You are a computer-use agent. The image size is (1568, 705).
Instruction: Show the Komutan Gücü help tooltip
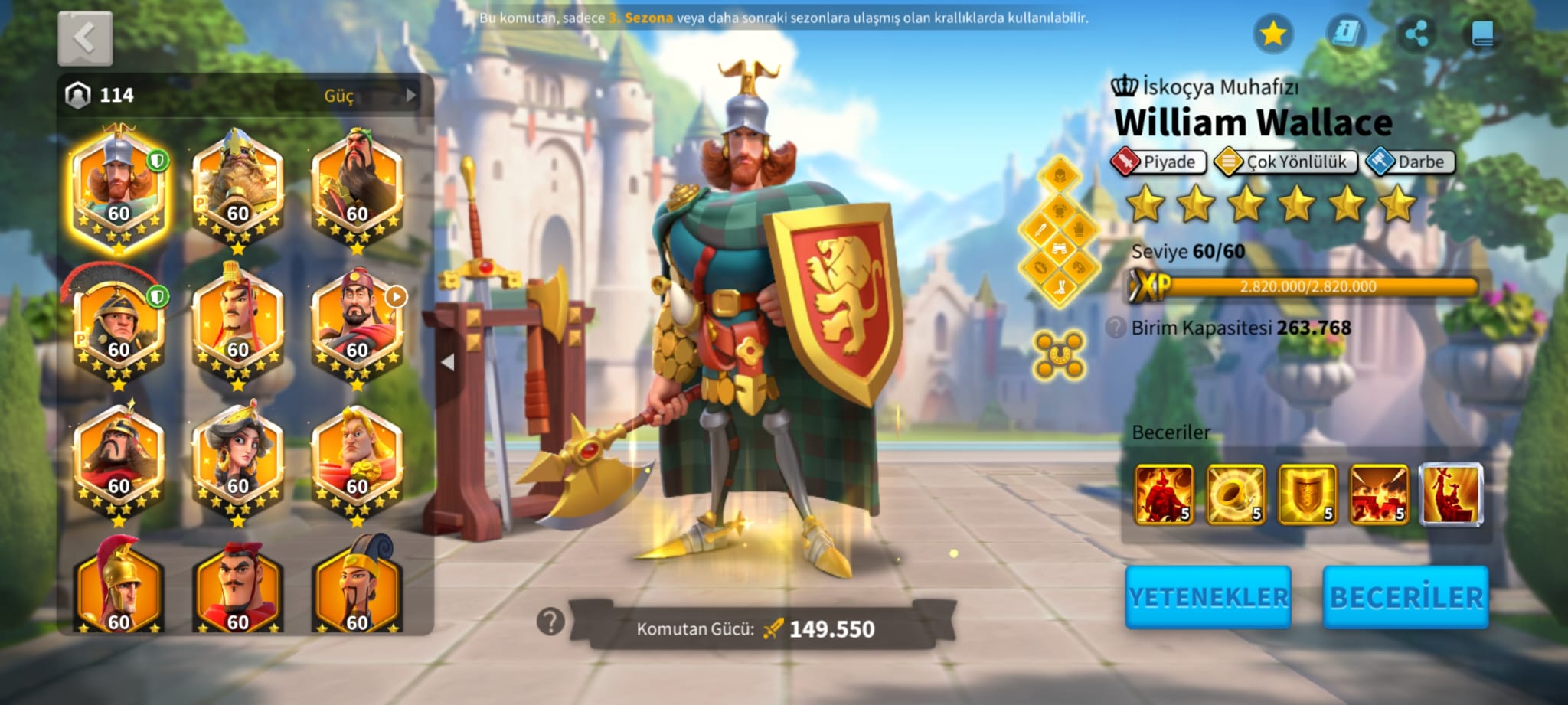550,622
